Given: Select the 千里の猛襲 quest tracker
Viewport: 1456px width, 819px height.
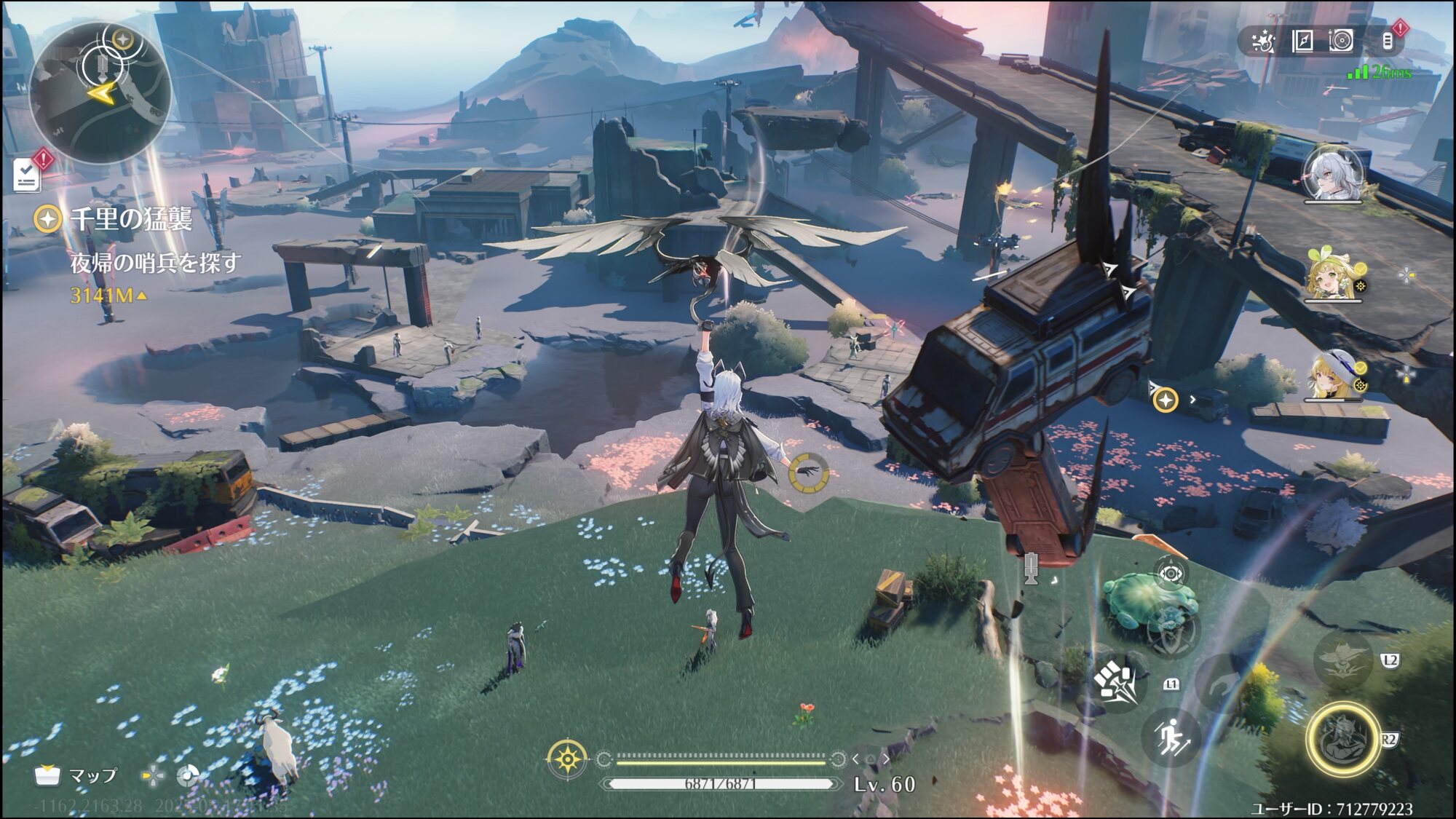Looking at the screenshot, I should [131, 218].
